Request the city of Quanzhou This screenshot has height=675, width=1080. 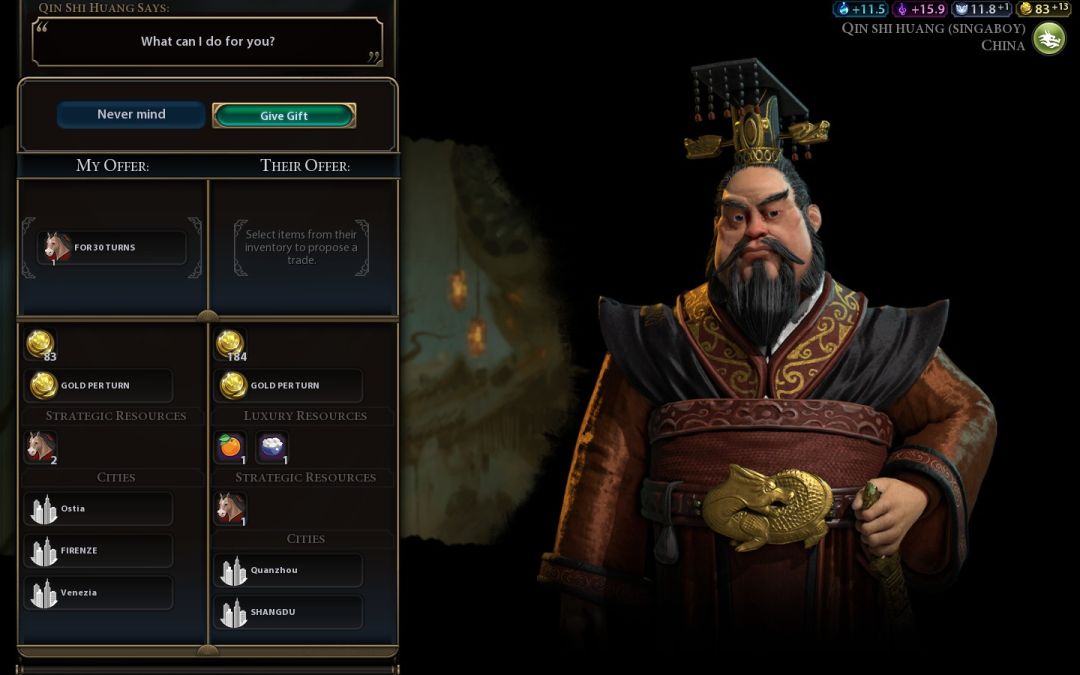pyautogui.click(x=288, y=571)
